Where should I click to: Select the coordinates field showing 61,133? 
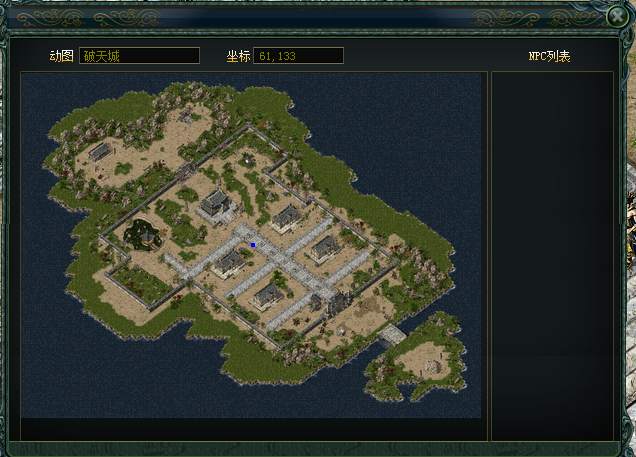click(298, 56)
